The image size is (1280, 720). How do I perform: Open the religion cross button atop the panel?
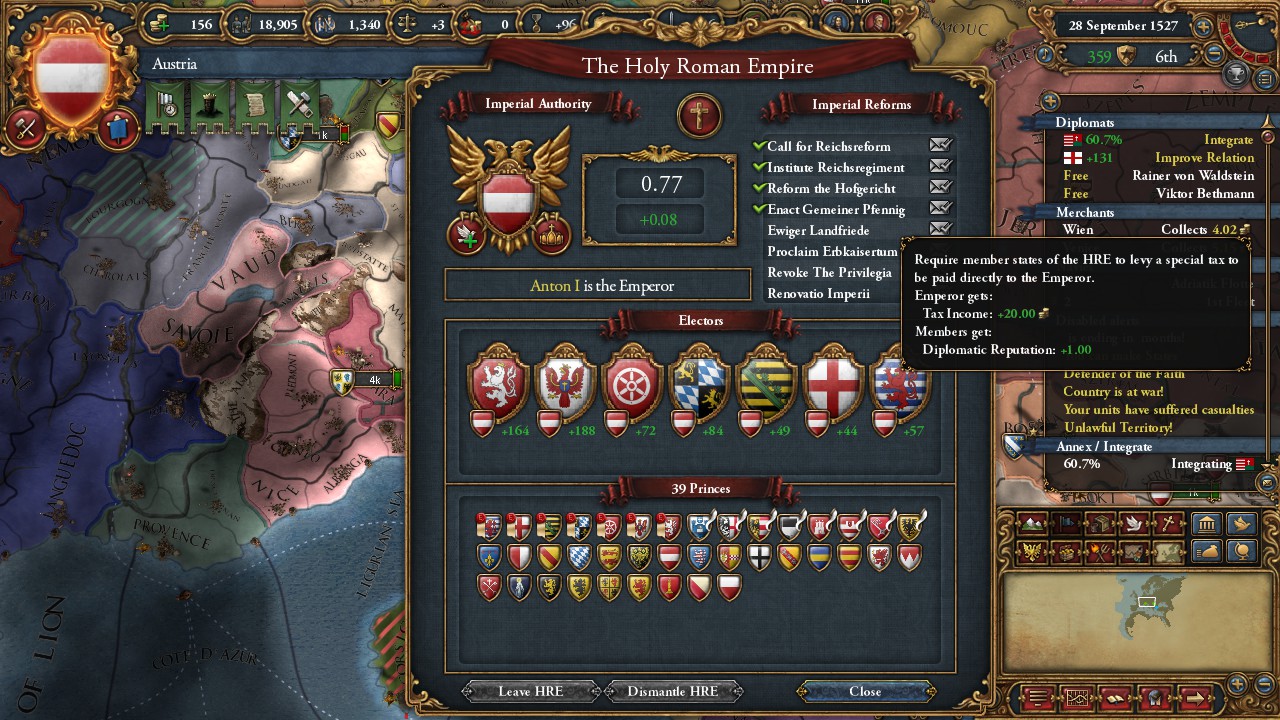[x=699, y=115]
